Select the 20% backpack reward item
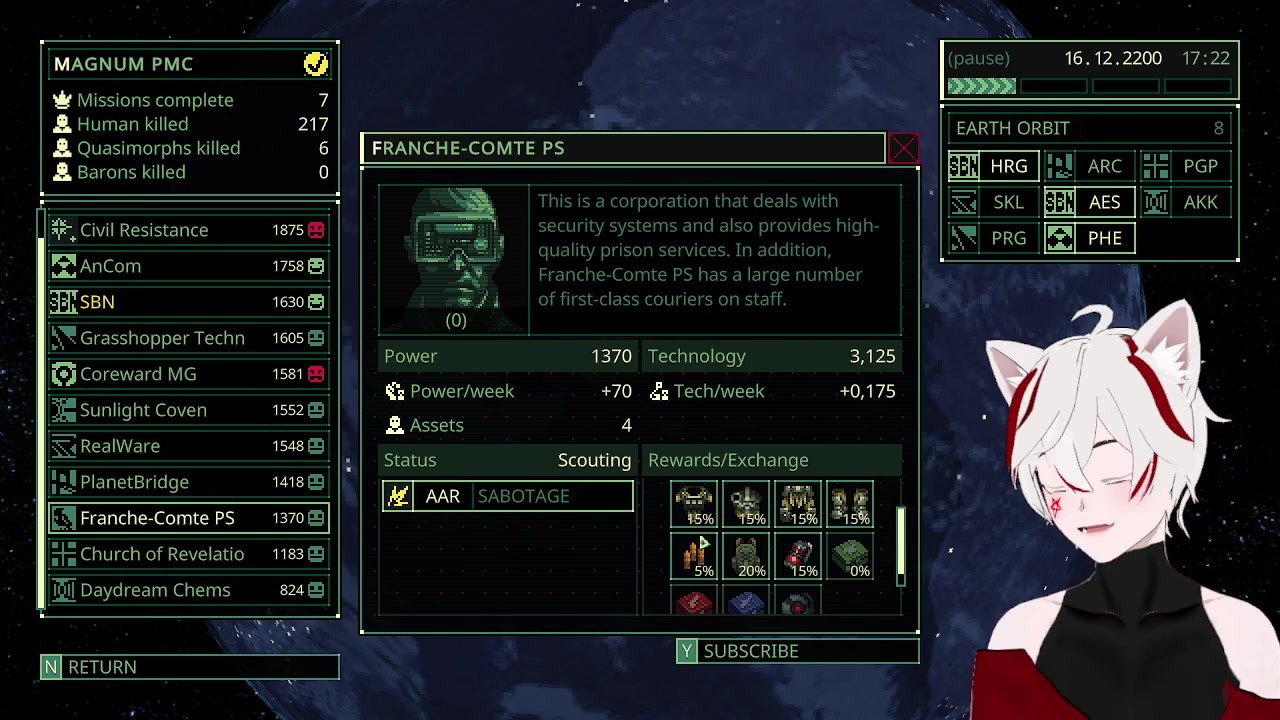 coord(746,556)
